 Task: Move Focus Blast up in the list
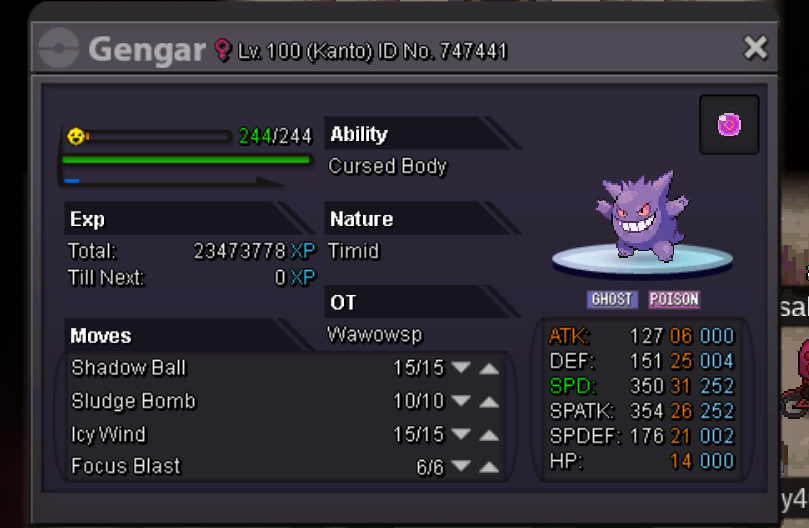[489, 467]
